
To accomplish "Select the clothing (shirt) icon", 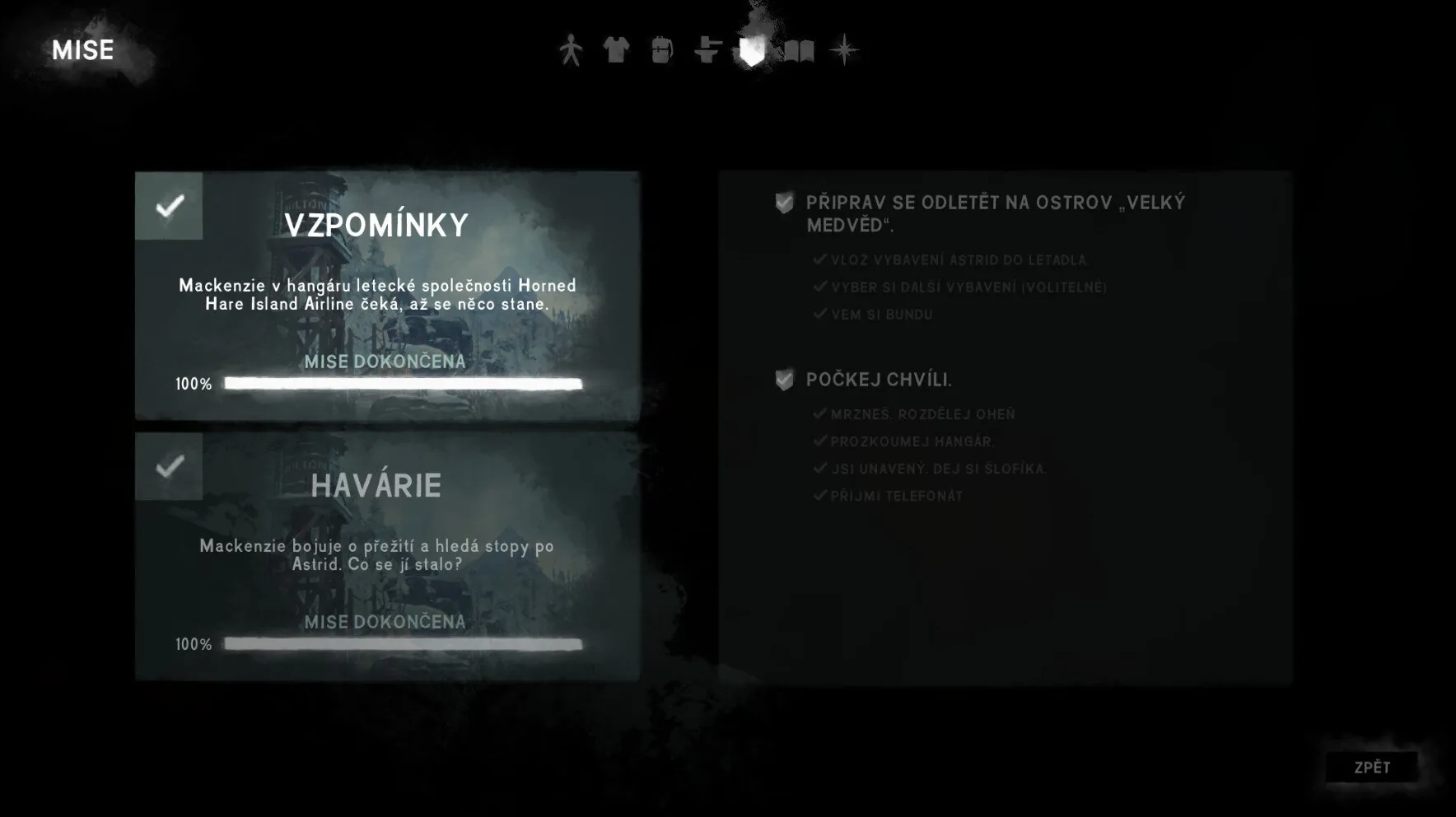I will [x=615, y=51].
